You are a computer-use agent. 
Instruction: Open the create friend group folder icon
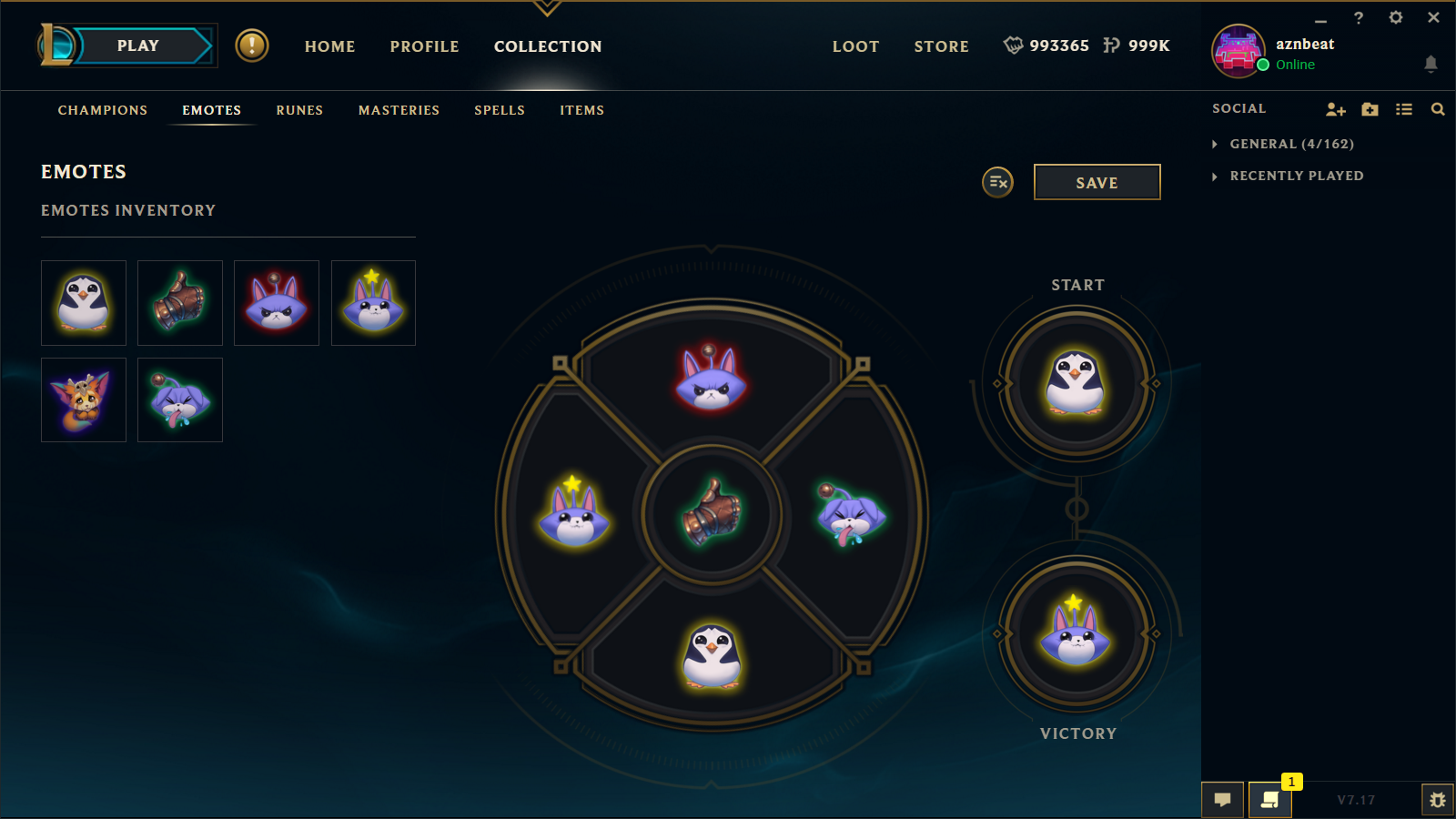tap(1370, 109)
